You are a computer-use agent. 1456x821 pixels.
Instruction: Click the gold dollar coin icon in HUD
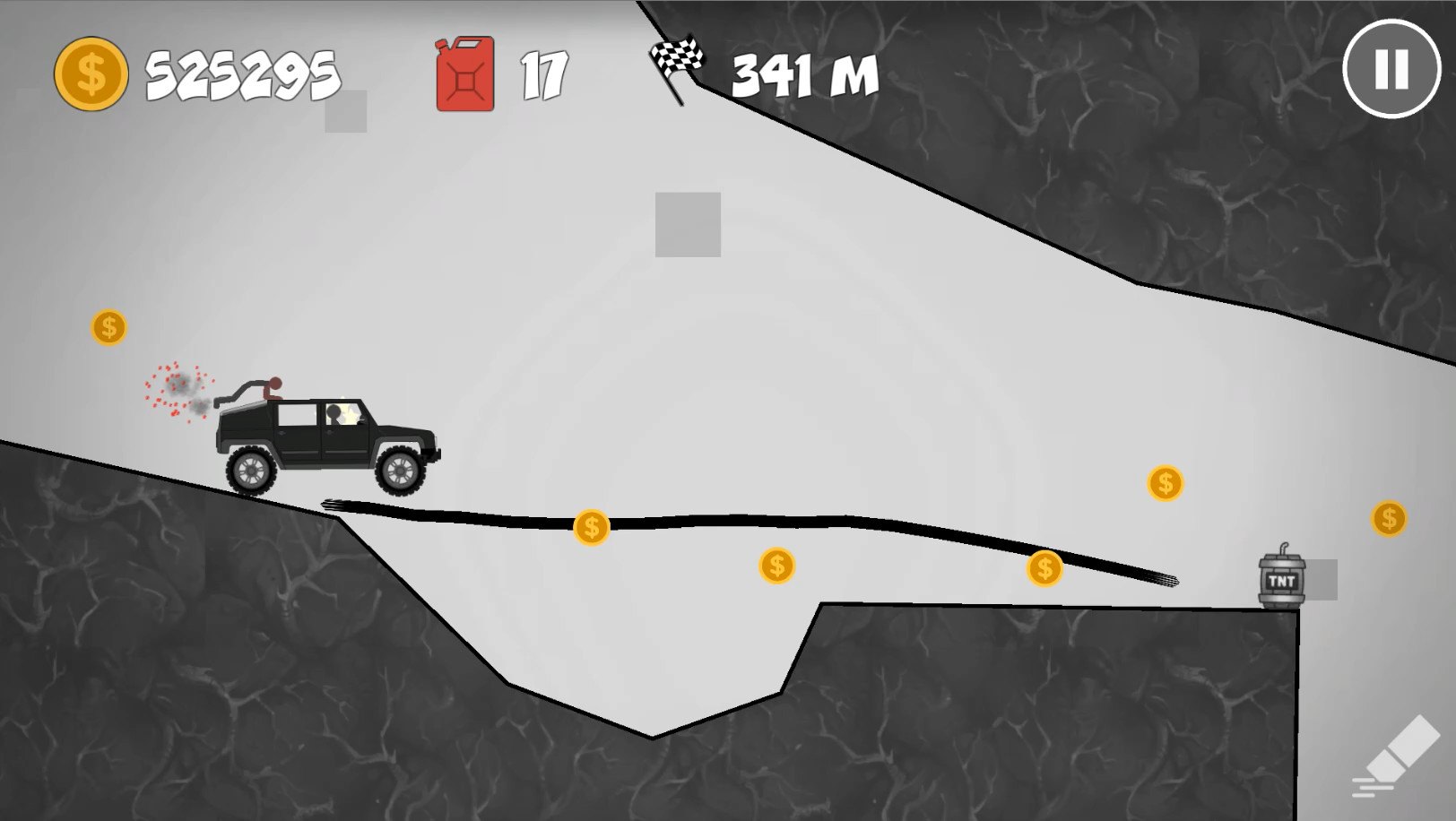91,73
